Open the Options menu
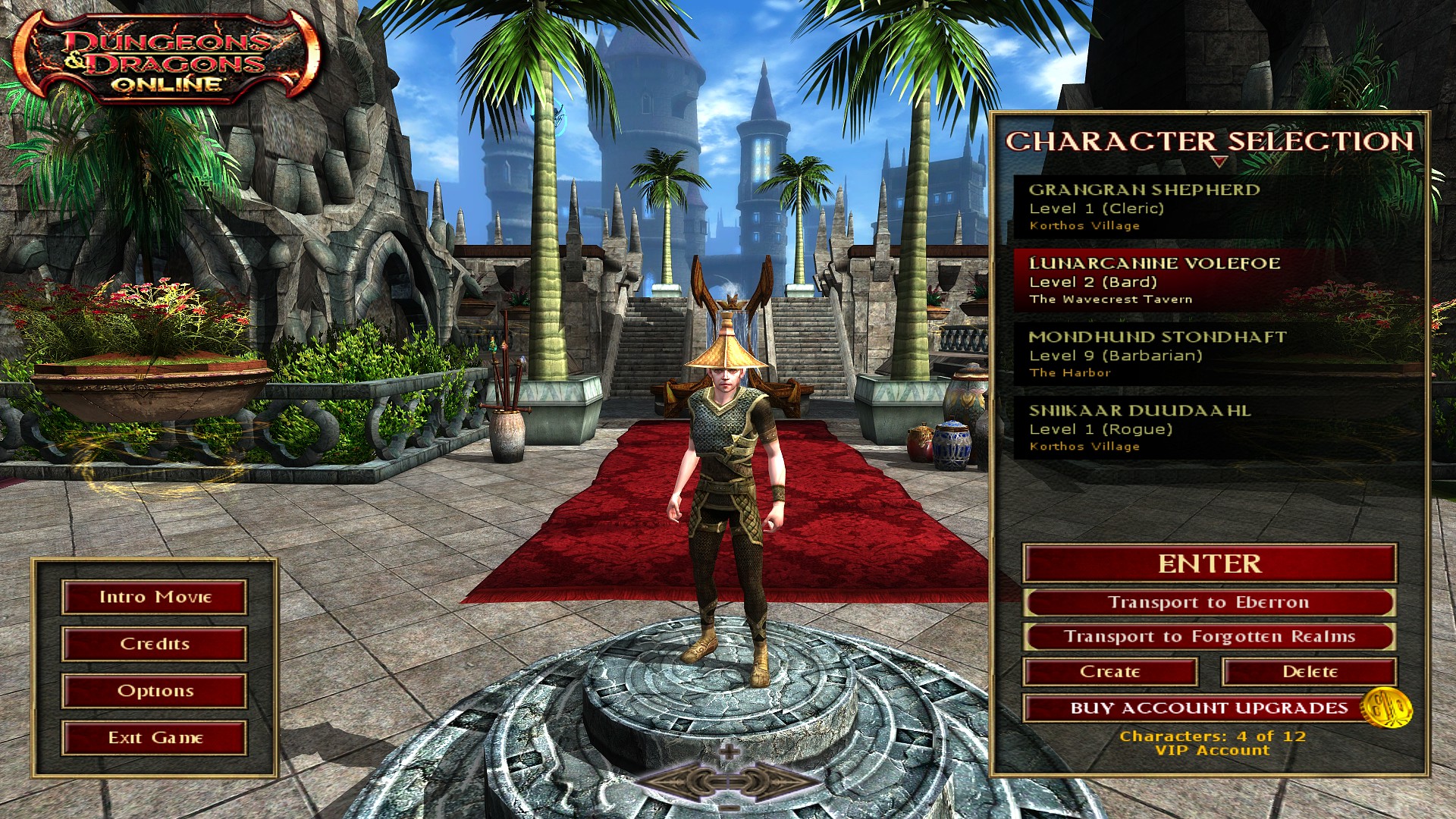Screen dimensions: 1456x819 155,691
